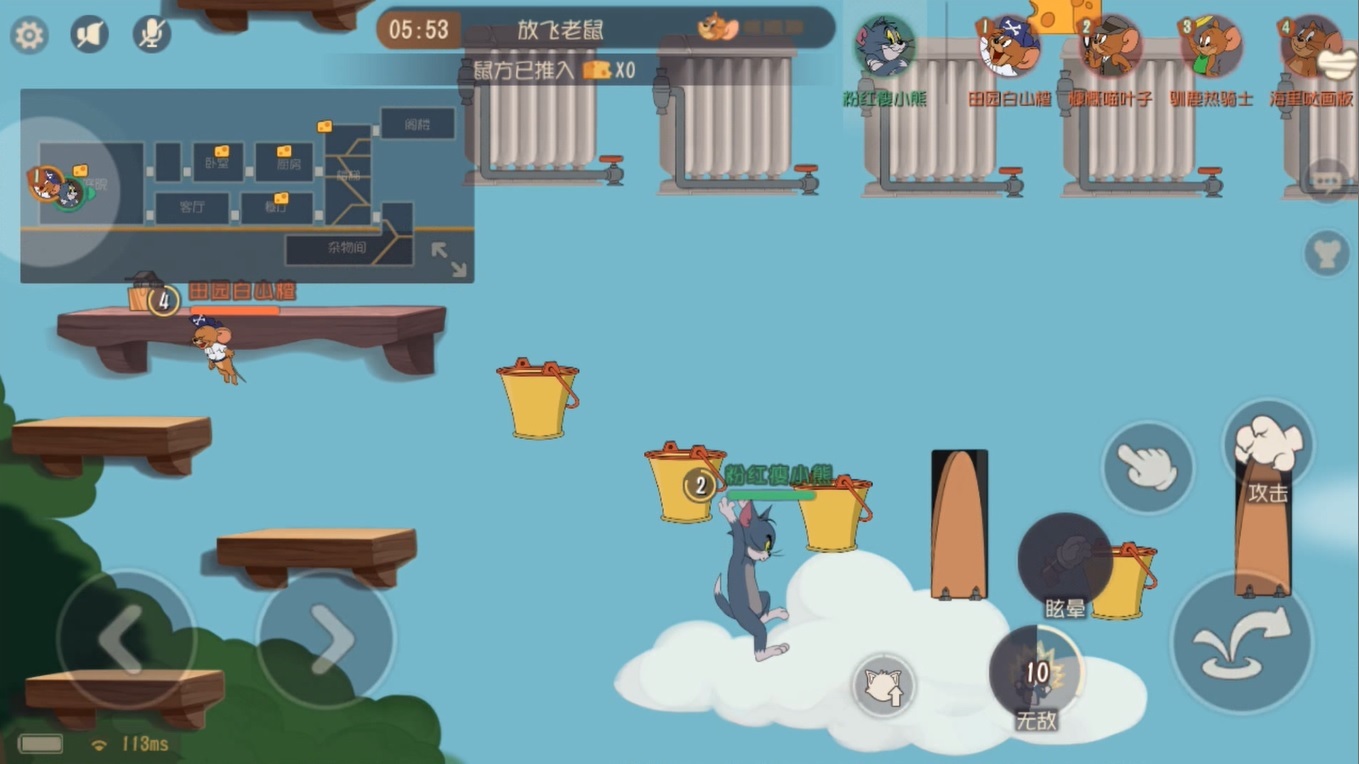Open the chat speech bubble
Image resolution: width=1359 pixels, height=764 pixels.
pos(1327,181)
